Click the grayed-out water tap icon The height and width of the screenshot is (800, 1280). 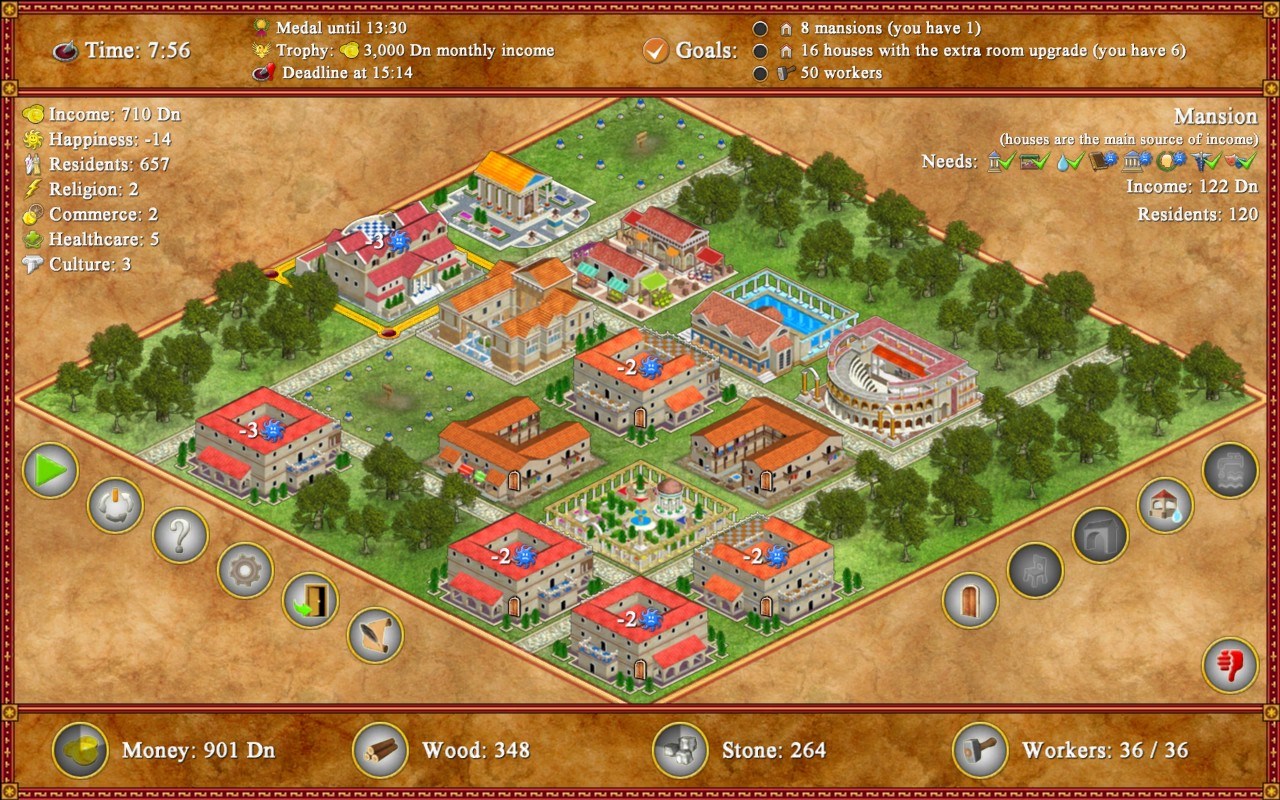(1229, 470)
